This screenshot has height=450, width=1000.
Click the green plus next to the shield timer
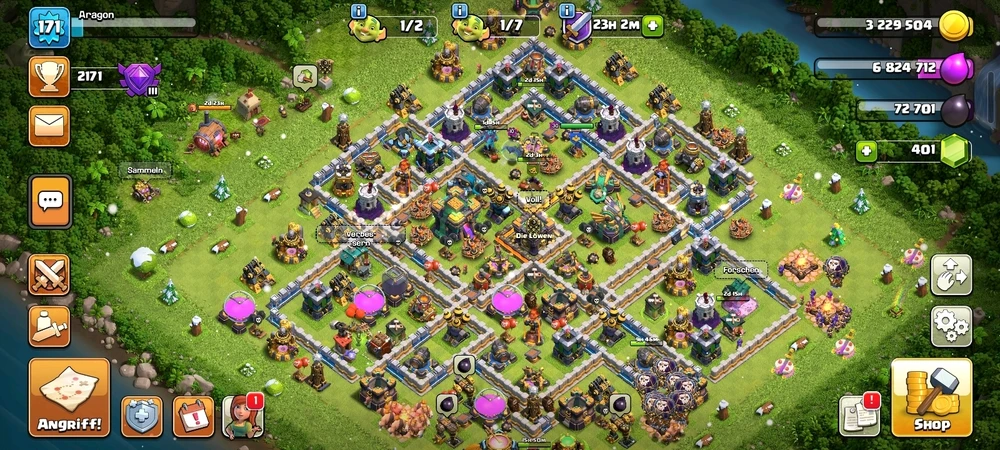coord(652,26)
